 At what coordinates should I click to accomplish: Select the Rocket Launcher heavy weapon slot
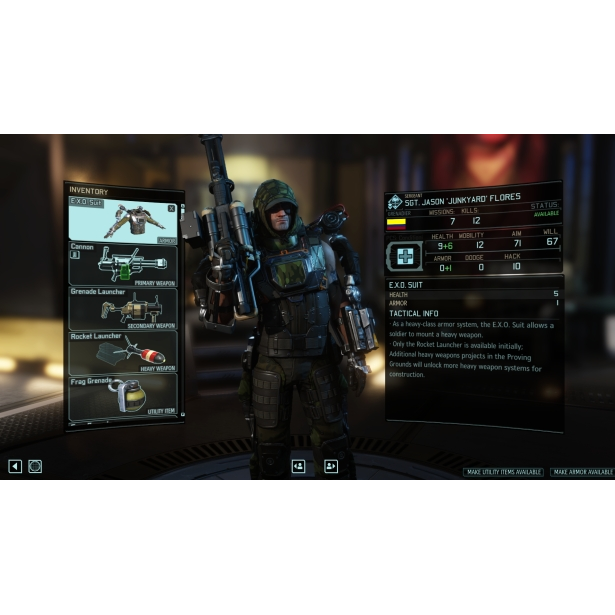pyautogui.click(x=122, y=352)
